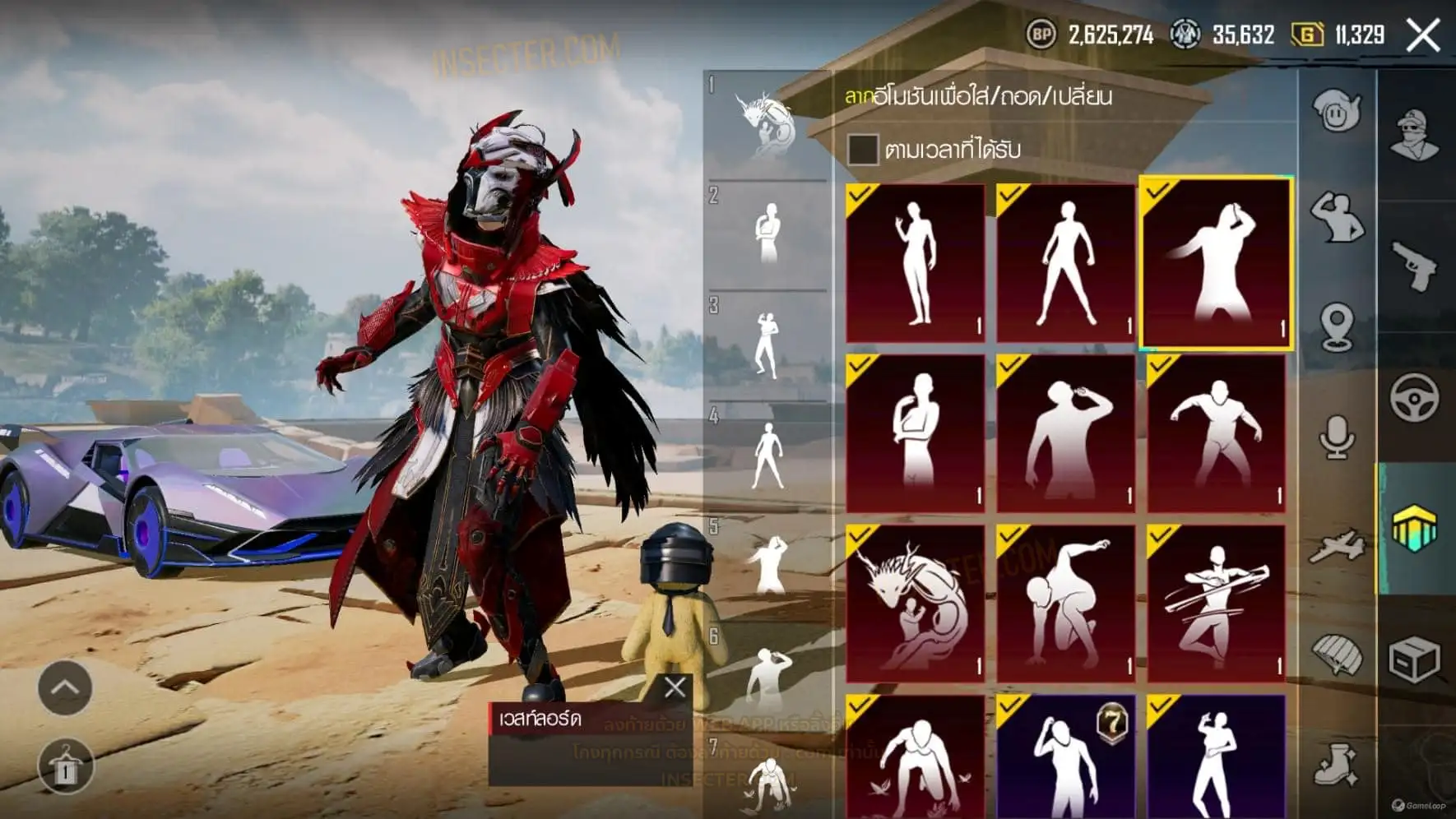
Task: Choose the dragon emote tile in the grid
Action: tap(916, 603)
